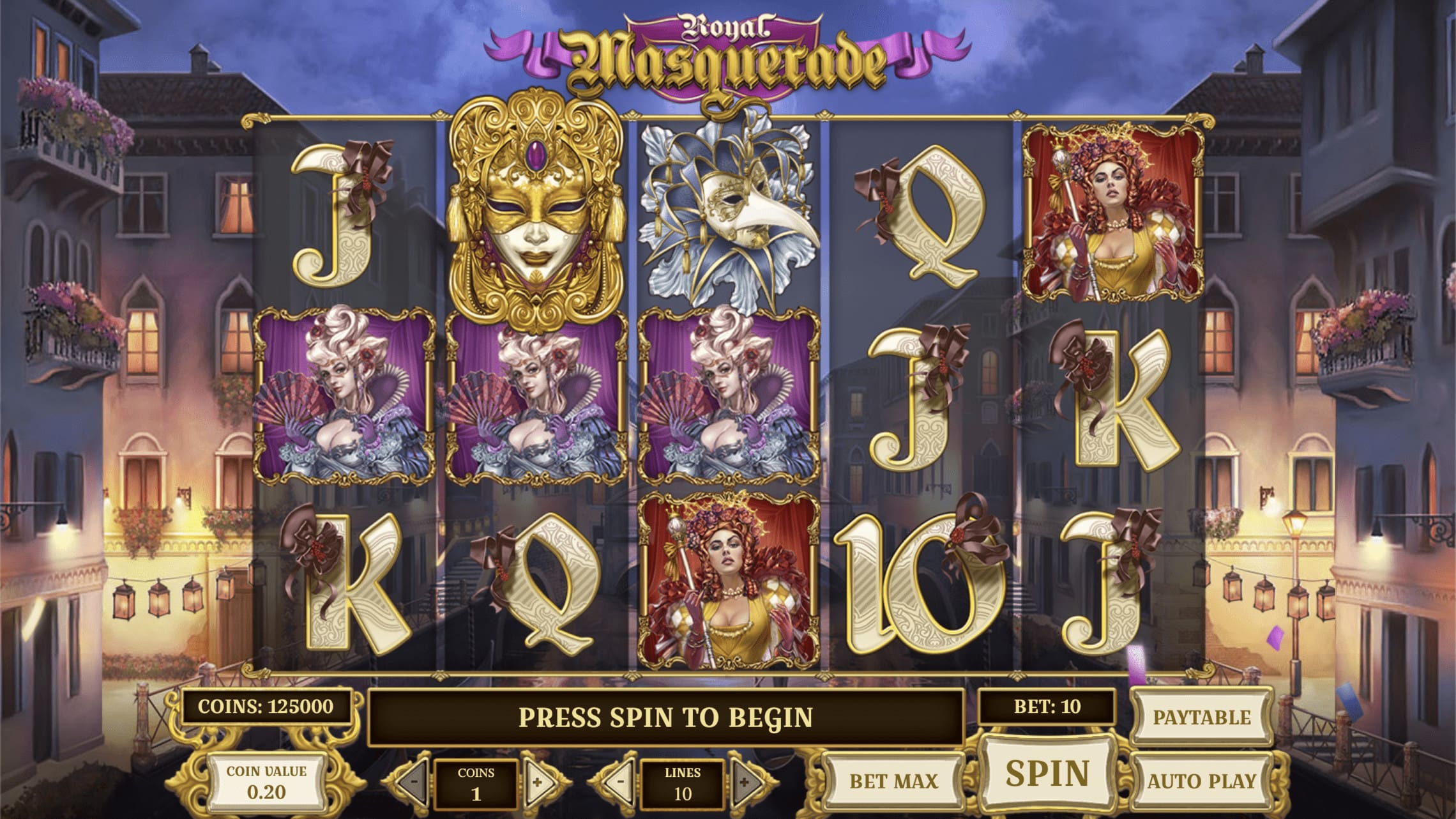Click the white bird mask symbol on reel three

click(x=728, y=211)
